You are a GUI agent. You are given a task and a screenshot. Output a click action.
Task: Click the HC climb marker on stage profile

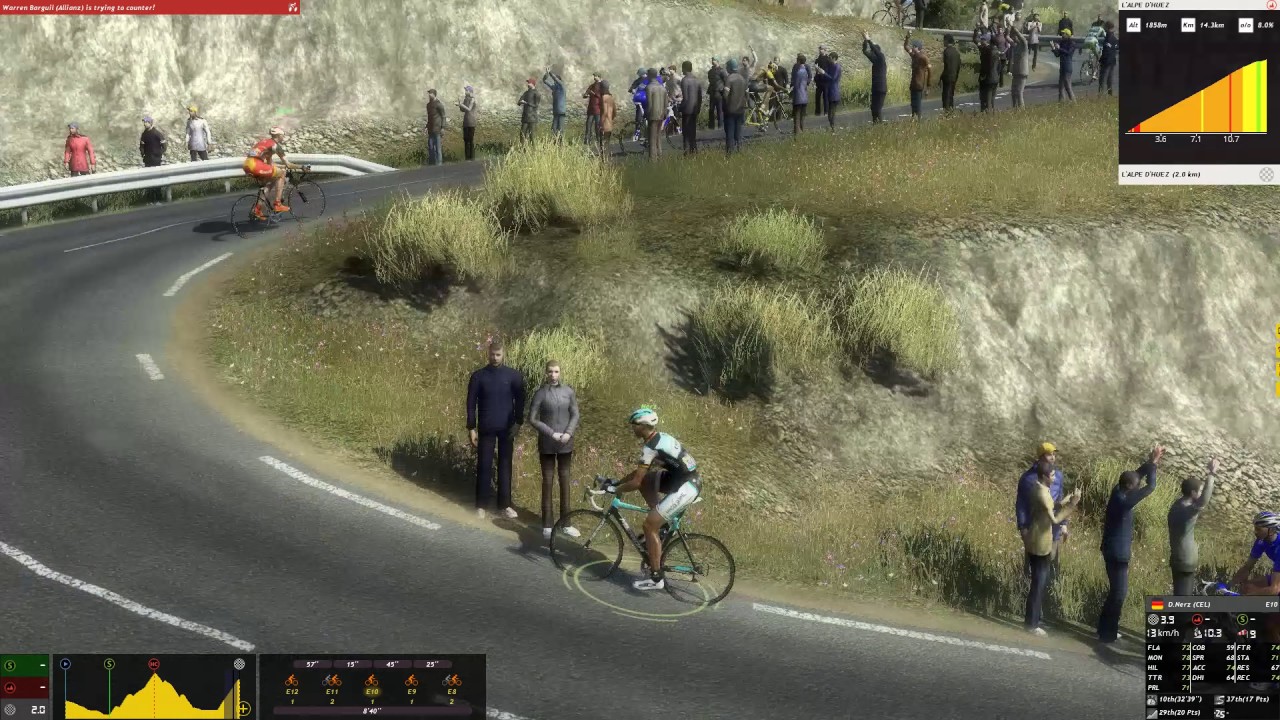154,664
